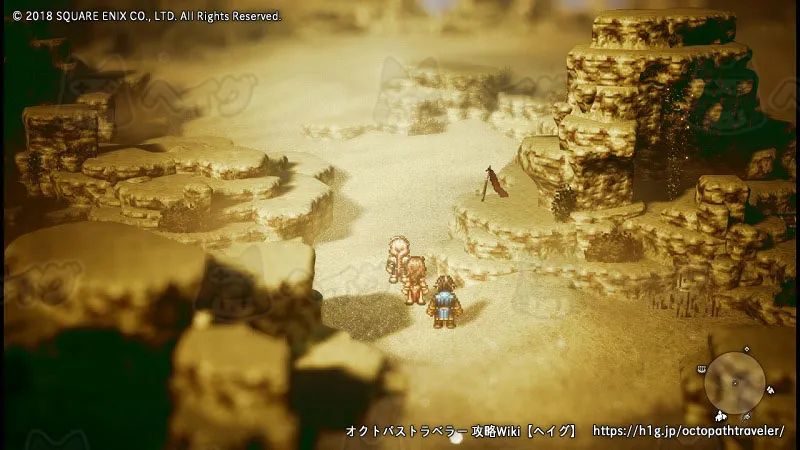The width and height of the screenshot is (800, 450).
Task: Open the circular minimap
Action: (x=735, y=383)
